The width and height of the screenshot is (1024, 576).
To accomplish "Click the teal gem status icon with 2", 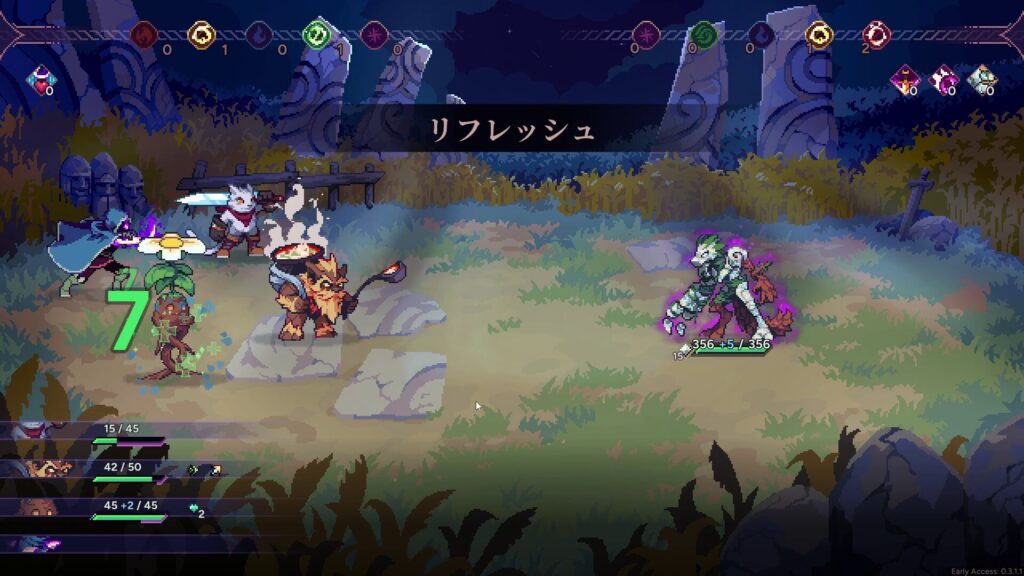I will tap(195, 509).
